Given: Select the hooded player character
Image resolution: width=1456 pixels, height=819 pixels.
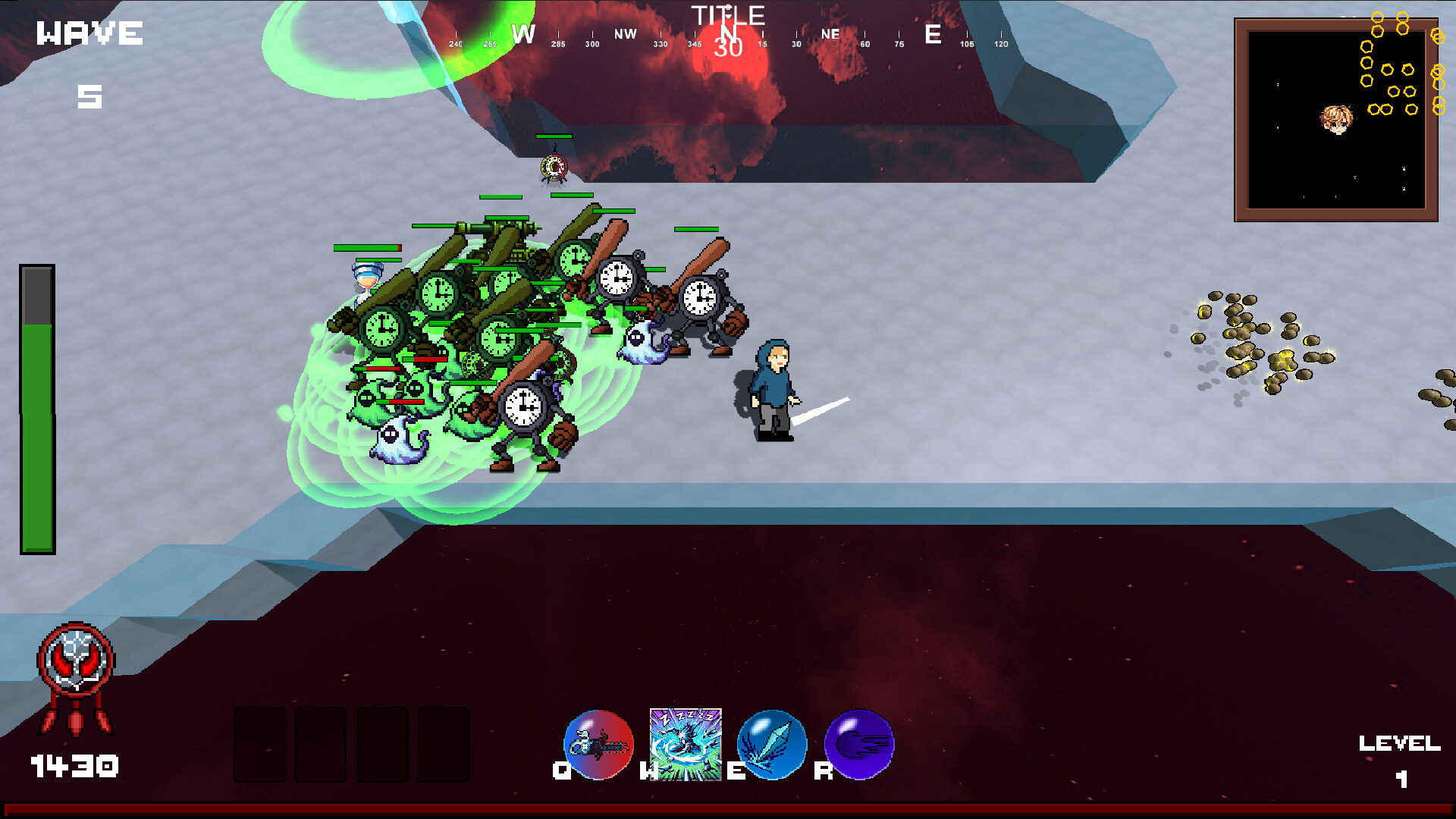Looking at the screenshot, I should click(772, 387).
